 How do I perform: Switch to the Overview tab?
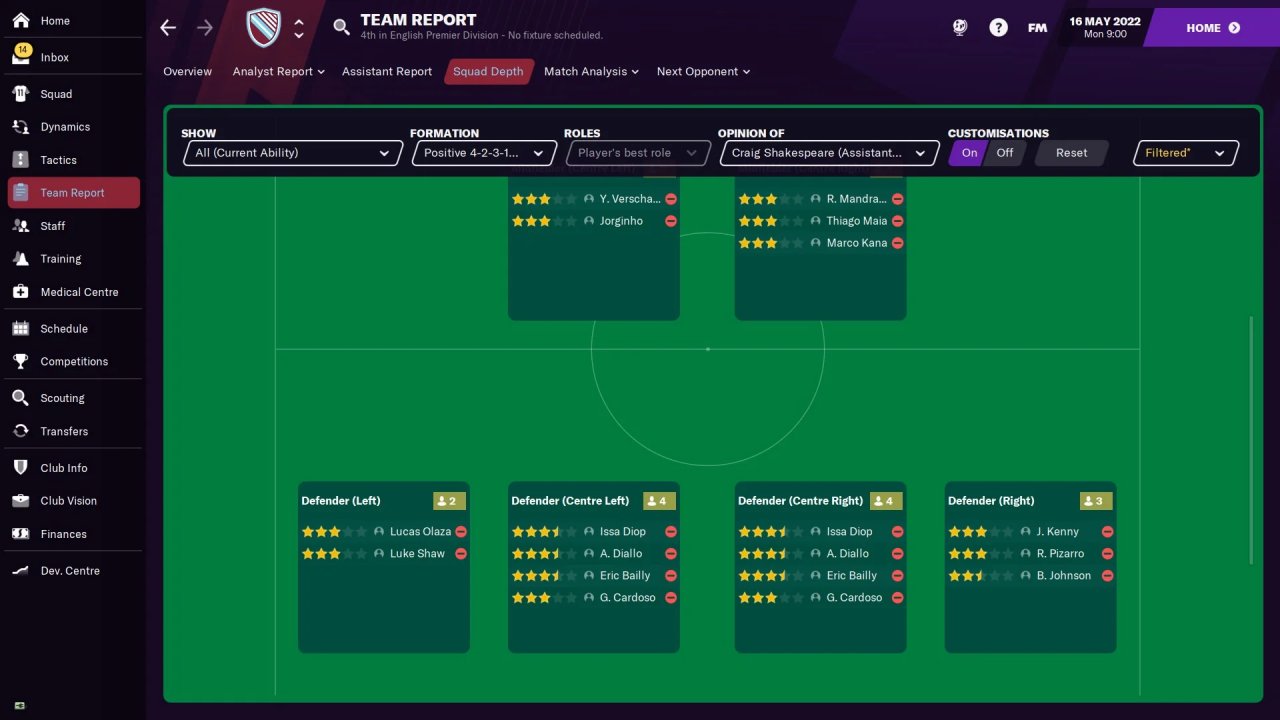(x=187, y=72)
